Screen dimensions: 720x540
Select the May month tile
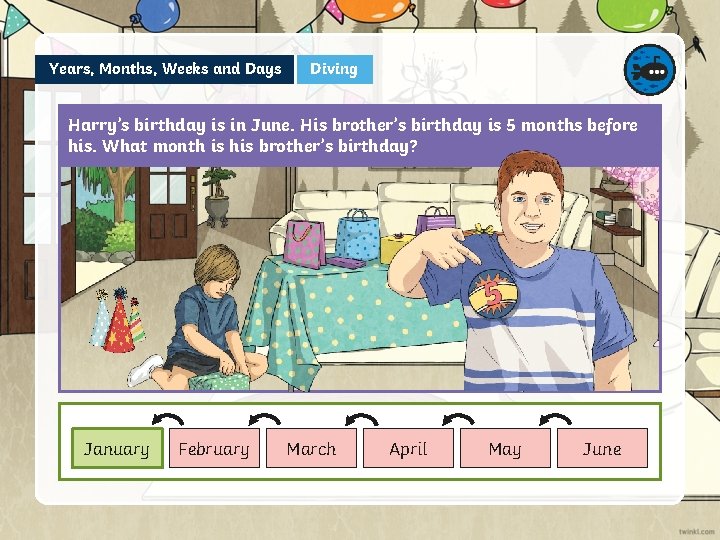pos(505,449)
